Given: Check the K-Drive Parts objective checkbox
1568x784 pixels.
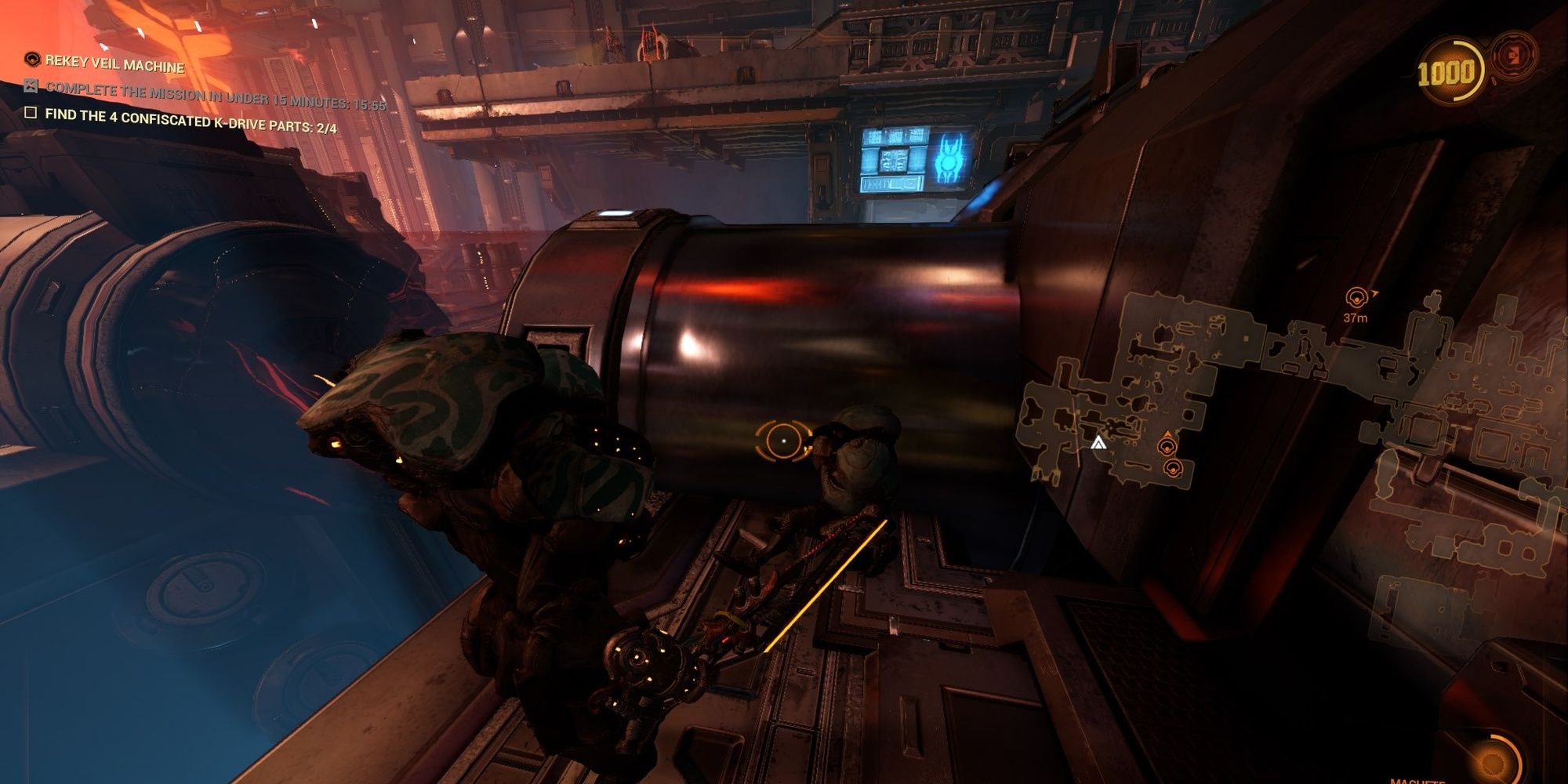Looking at the screenshot, I should tap(31, 114).
